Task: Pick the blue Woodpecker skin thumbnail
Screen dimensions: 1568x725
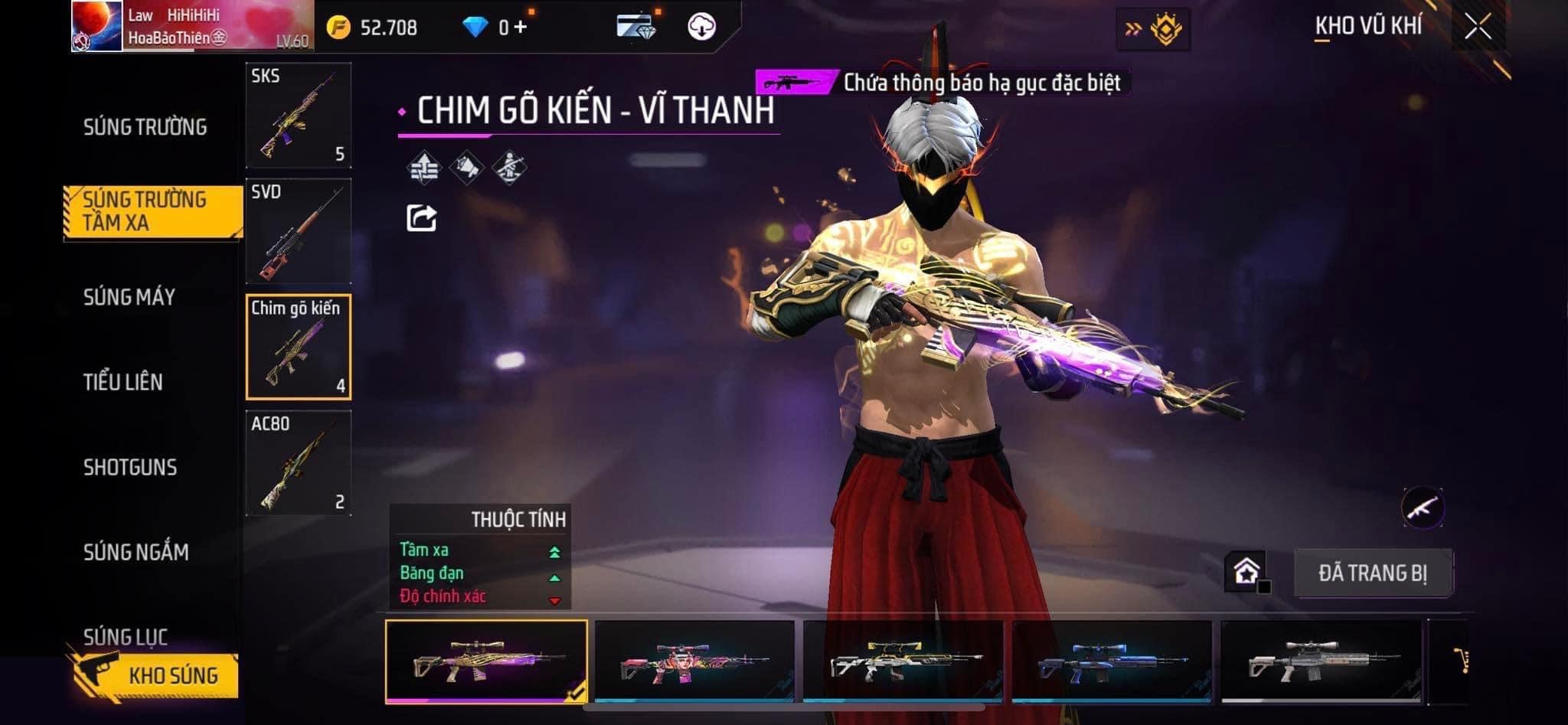Action: coord(1112,661)
